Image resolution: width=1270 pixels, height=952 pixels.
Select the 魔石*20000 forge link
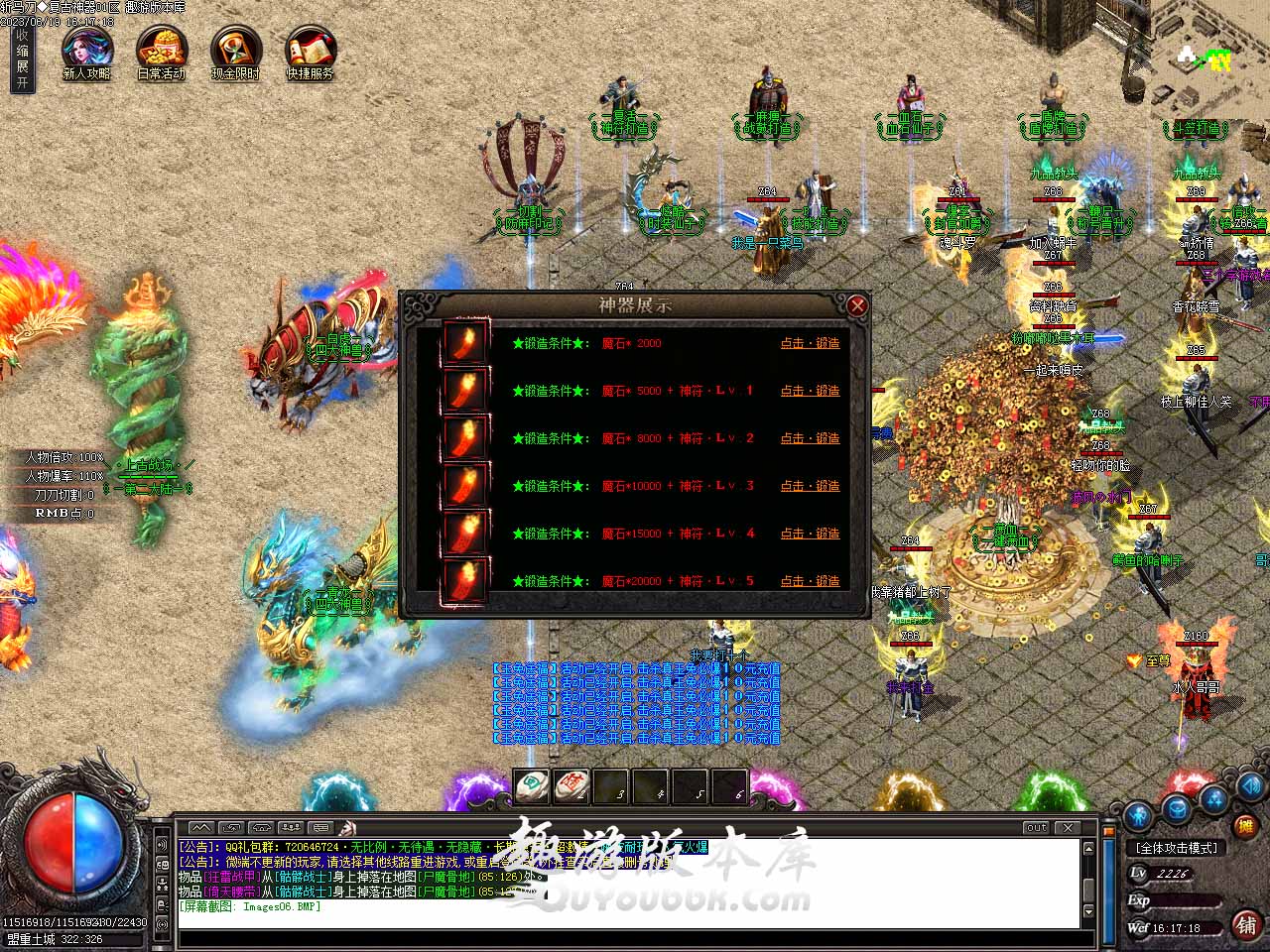810,581
